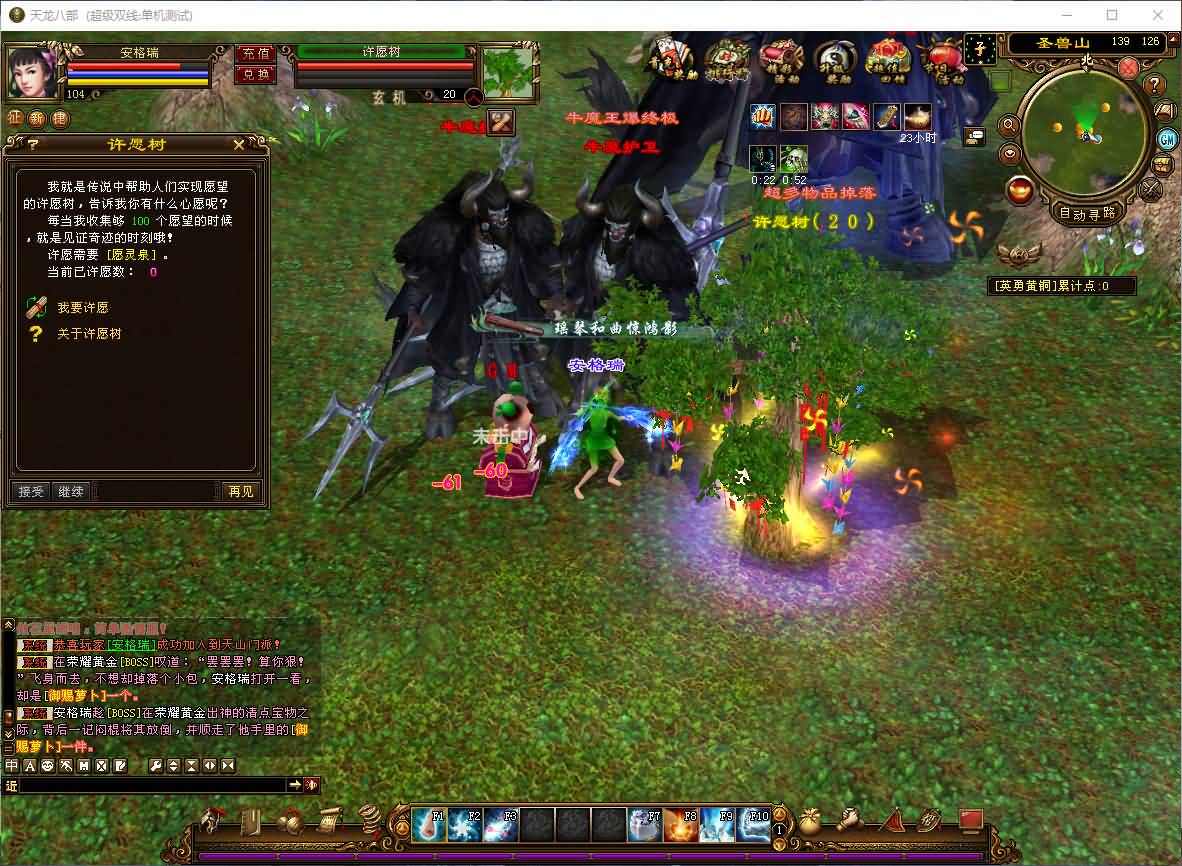Click the 自动寻路 auto-pathfinding button

pyautogui.click(x=1087, y=213)
